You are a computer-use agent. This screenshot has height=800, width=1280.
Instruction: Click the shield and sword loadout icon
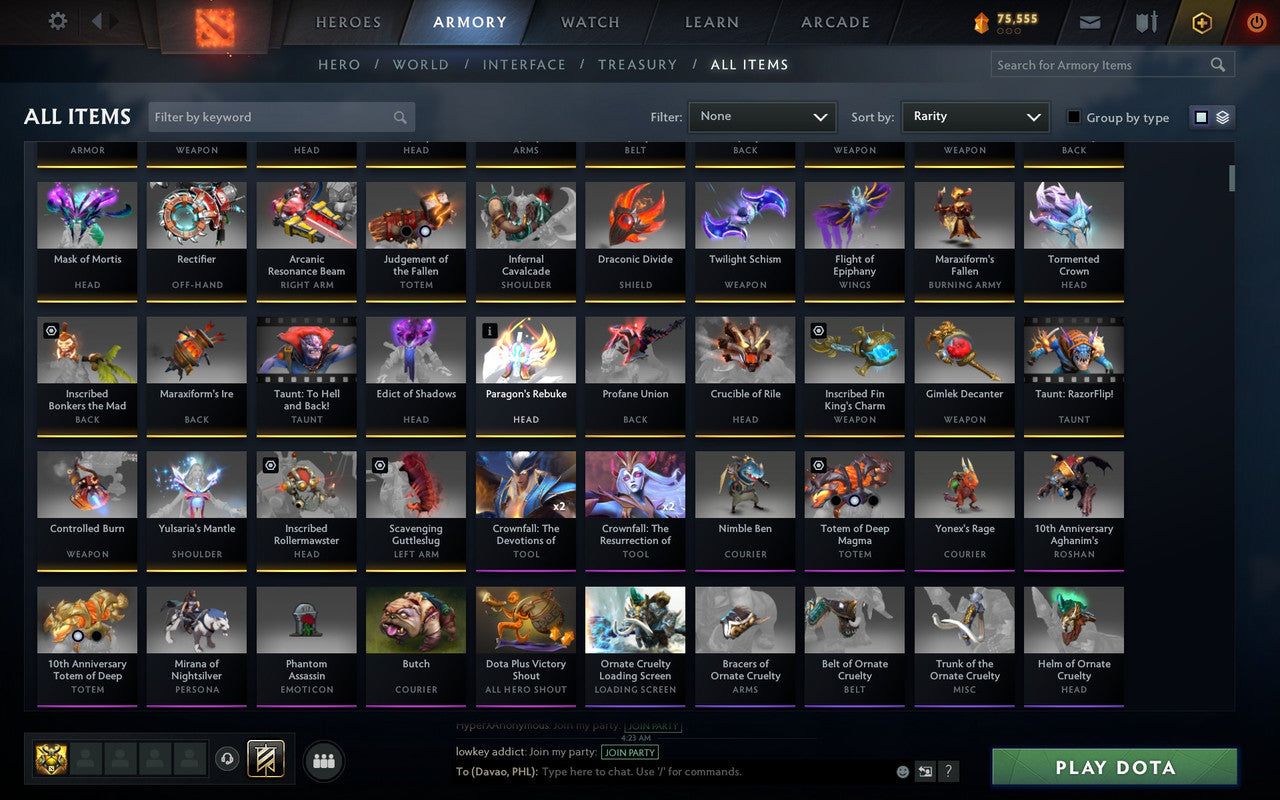1145,22
